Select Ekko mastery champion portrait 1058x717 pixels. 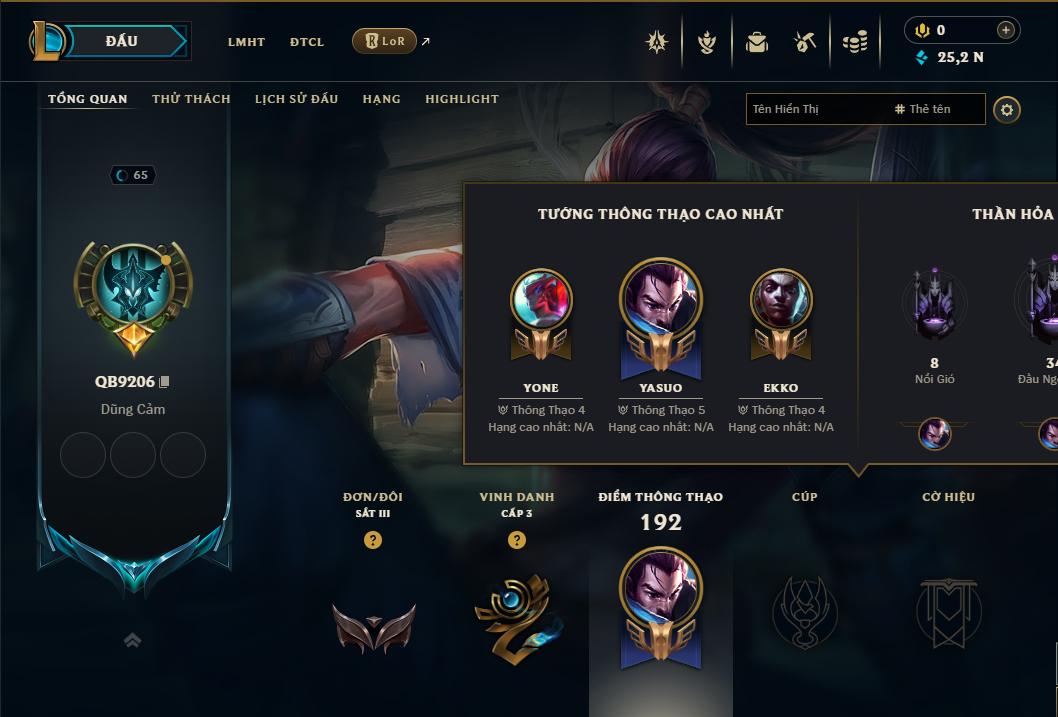click(x=781, y=299)
